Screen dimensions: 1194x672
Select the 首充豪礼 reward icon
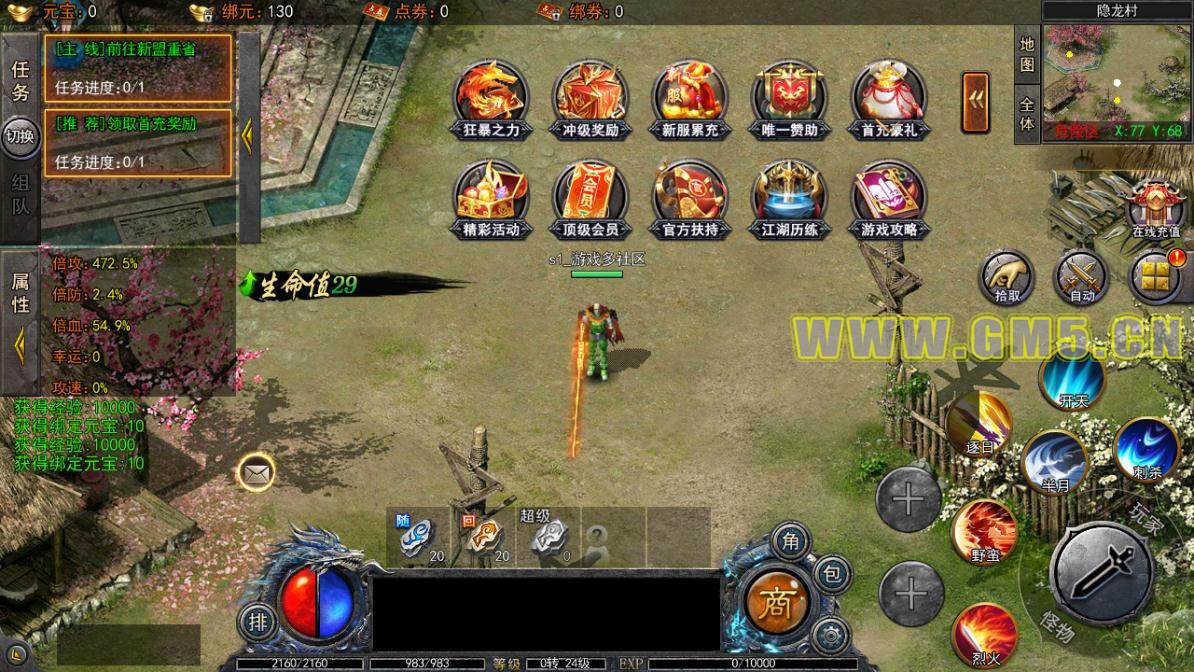888,97
